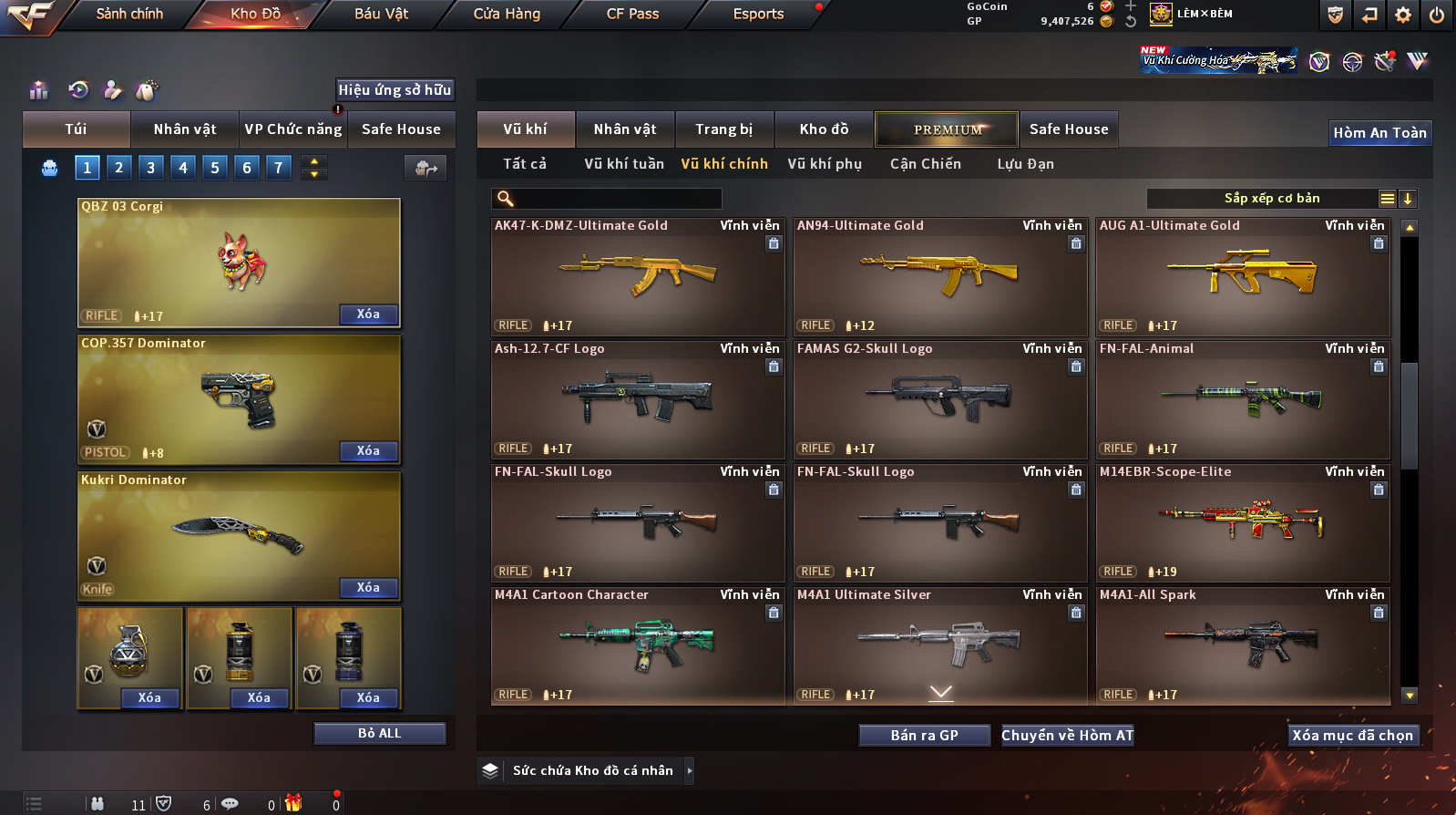Open the Hòm An Toàn safe box

(1379, 133)
